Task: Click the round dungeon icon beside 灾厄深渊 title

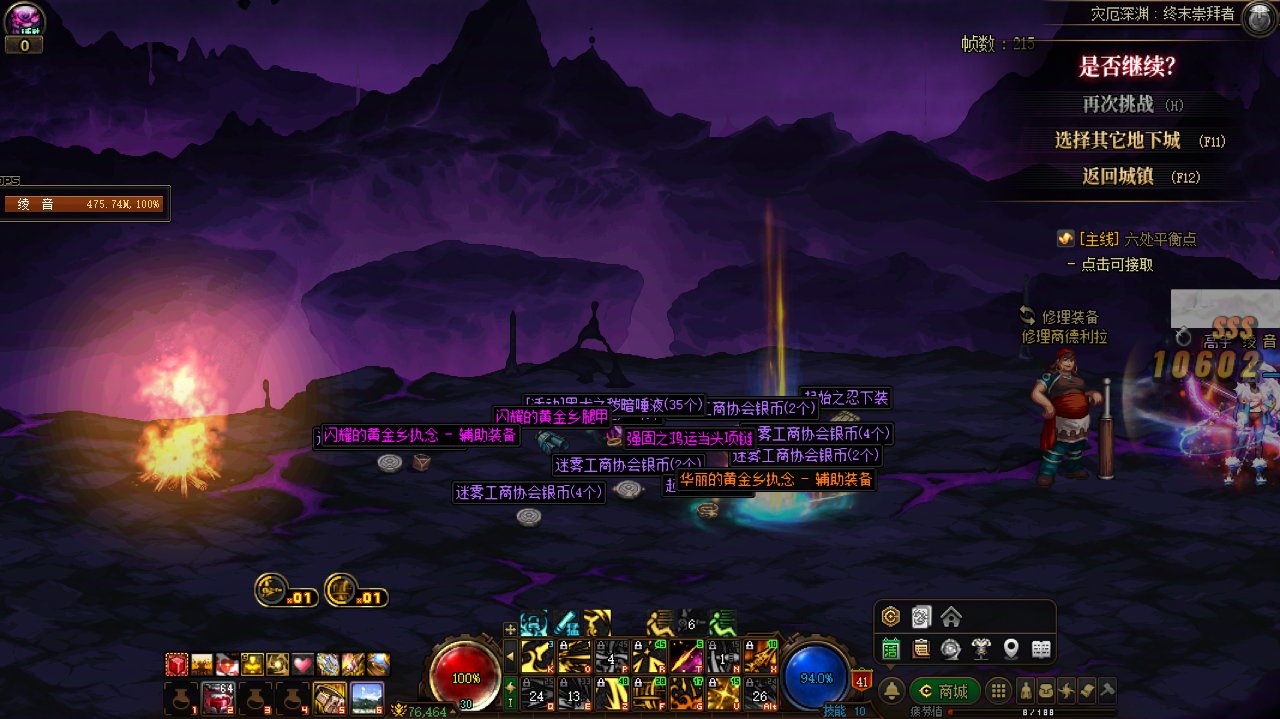Action: pos(1256,18)
